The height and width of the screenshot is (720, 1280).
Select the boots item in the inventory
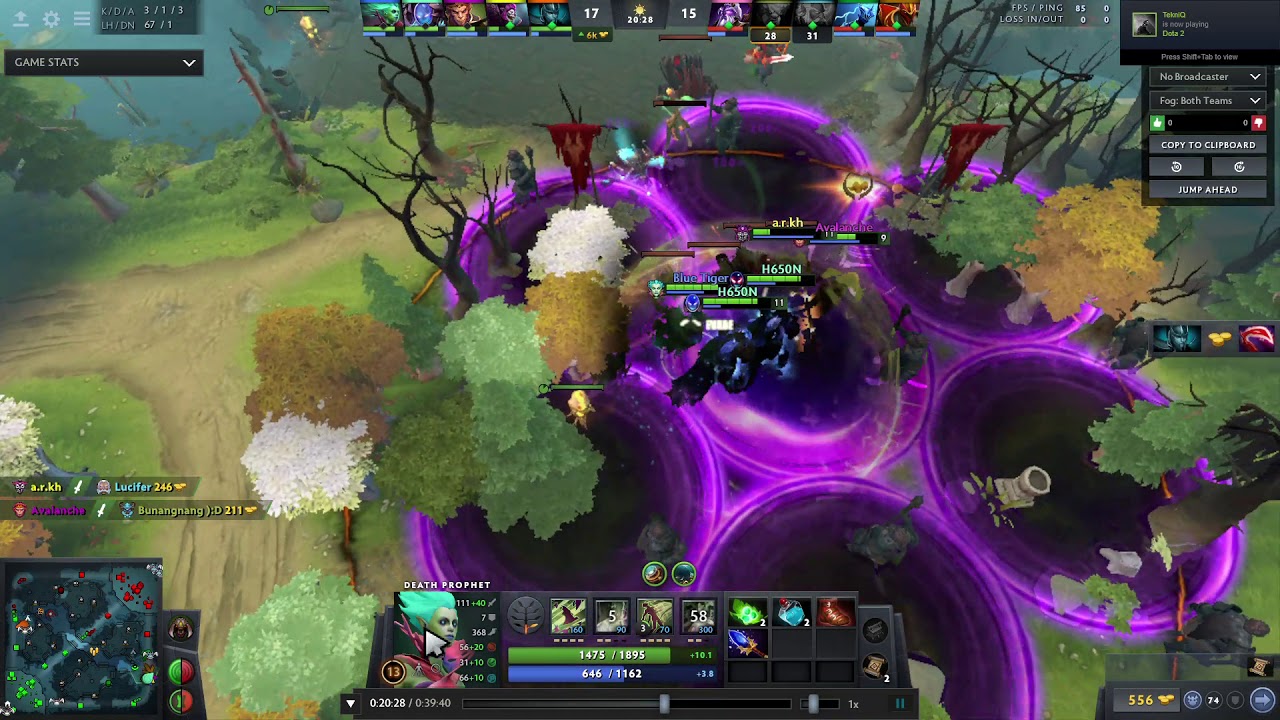coord(832,612)
